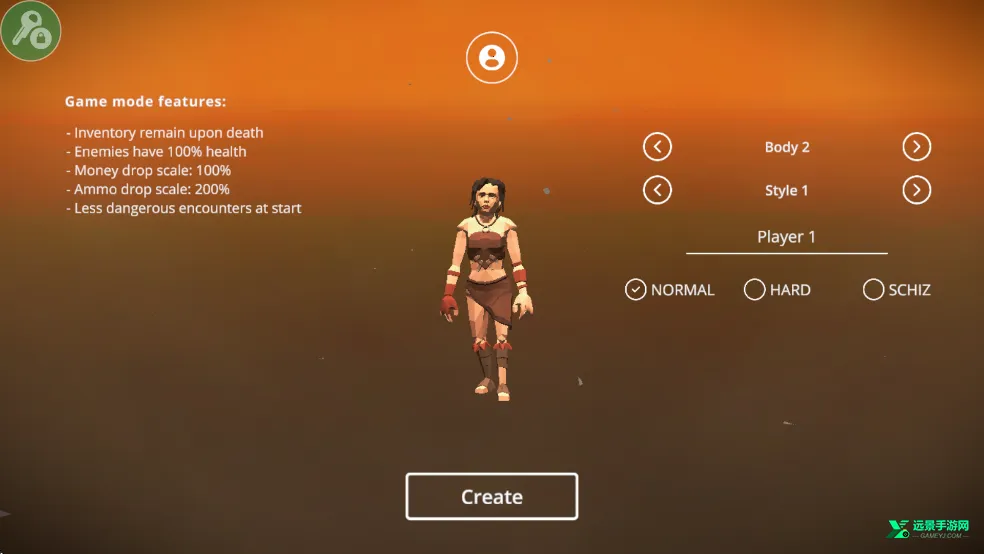984x554 pixels.
Task: Select HARD difficulty mode
Action: pos(755,290)
